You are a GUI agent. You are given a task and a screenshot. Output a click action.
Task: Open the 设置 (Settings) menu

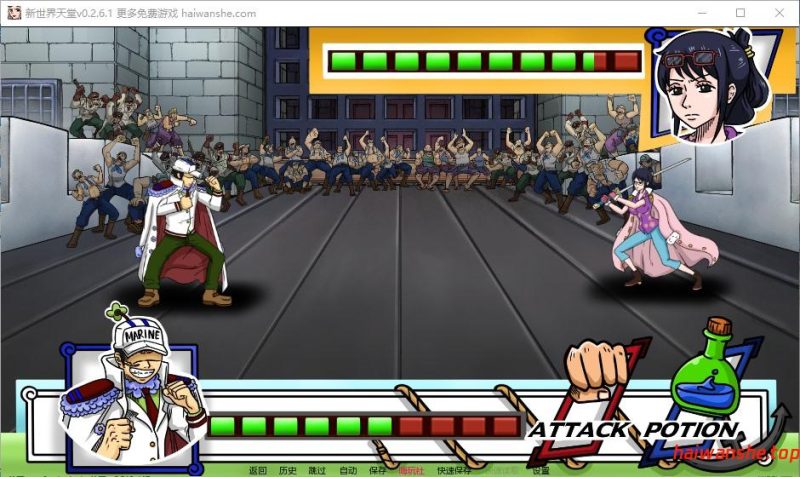click(540, 470)
